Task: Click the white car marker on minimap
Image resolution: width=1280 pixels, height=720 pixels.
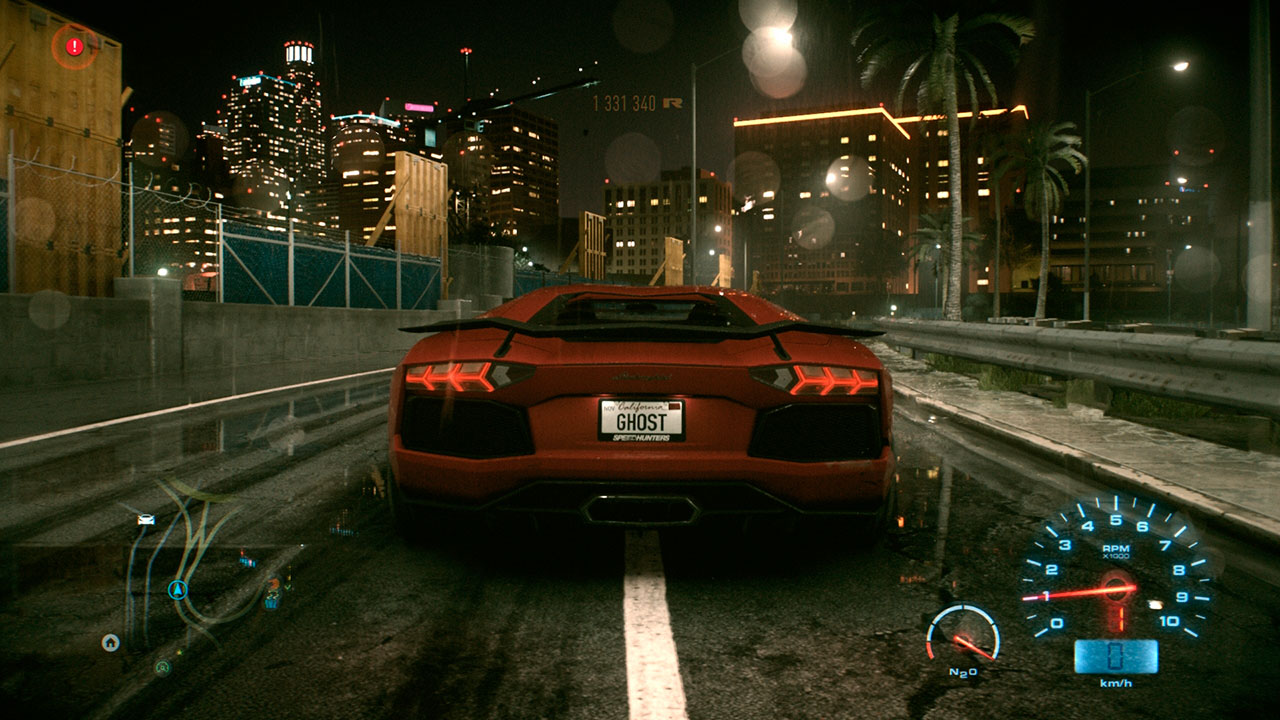Action: pos(146,519)
